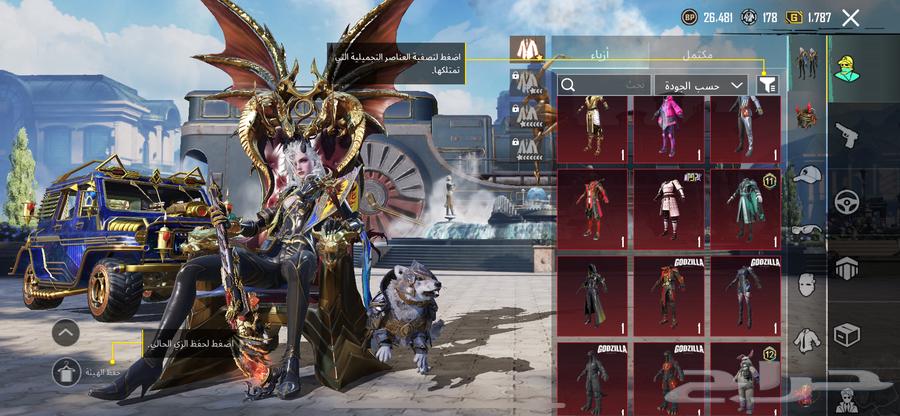Expand the up-arrow chevron button
Screen dimensions: 900x416
[66, 332]
